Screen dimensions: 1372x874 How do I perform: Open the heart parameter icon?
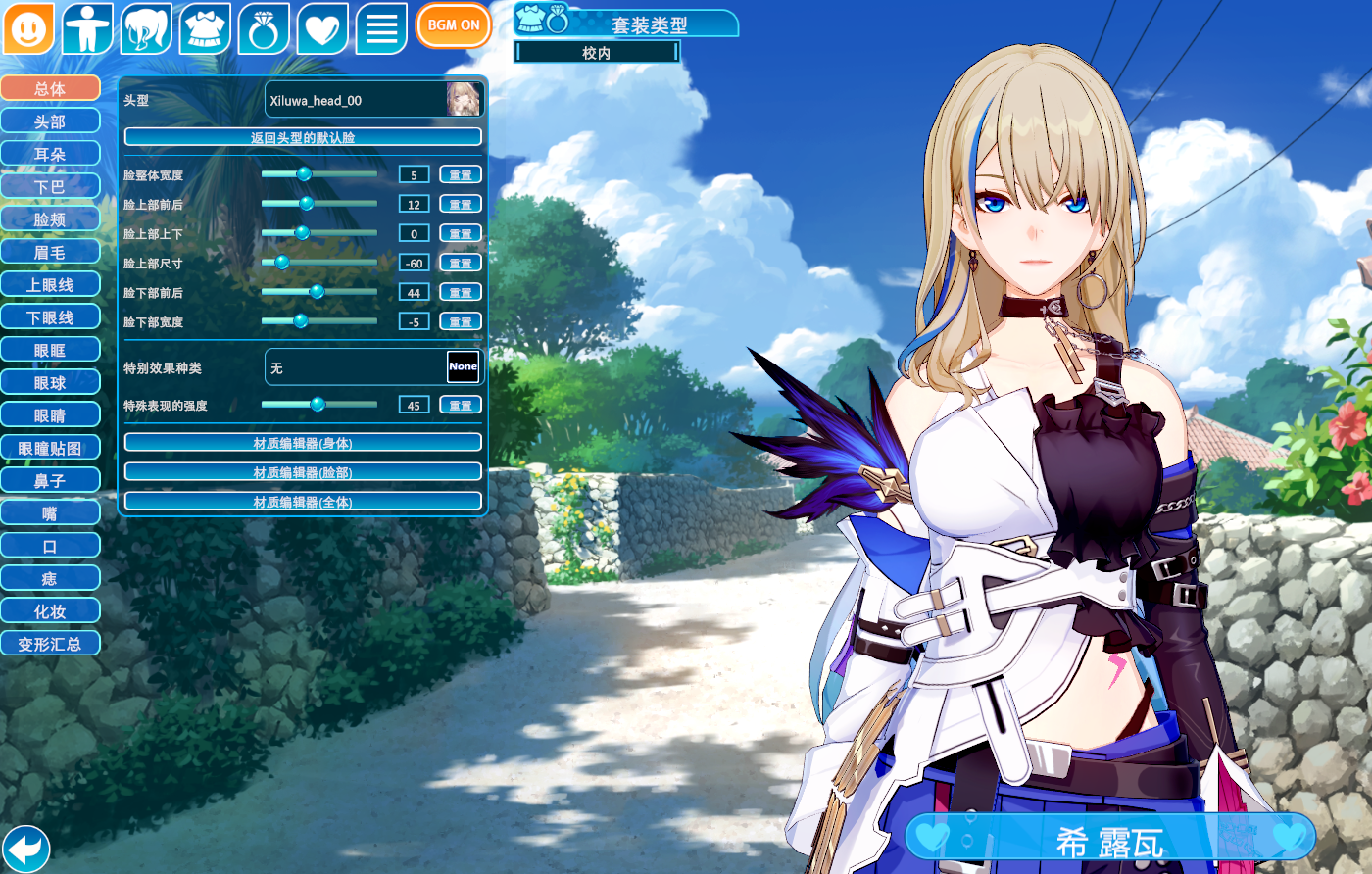tap(322, 28)
